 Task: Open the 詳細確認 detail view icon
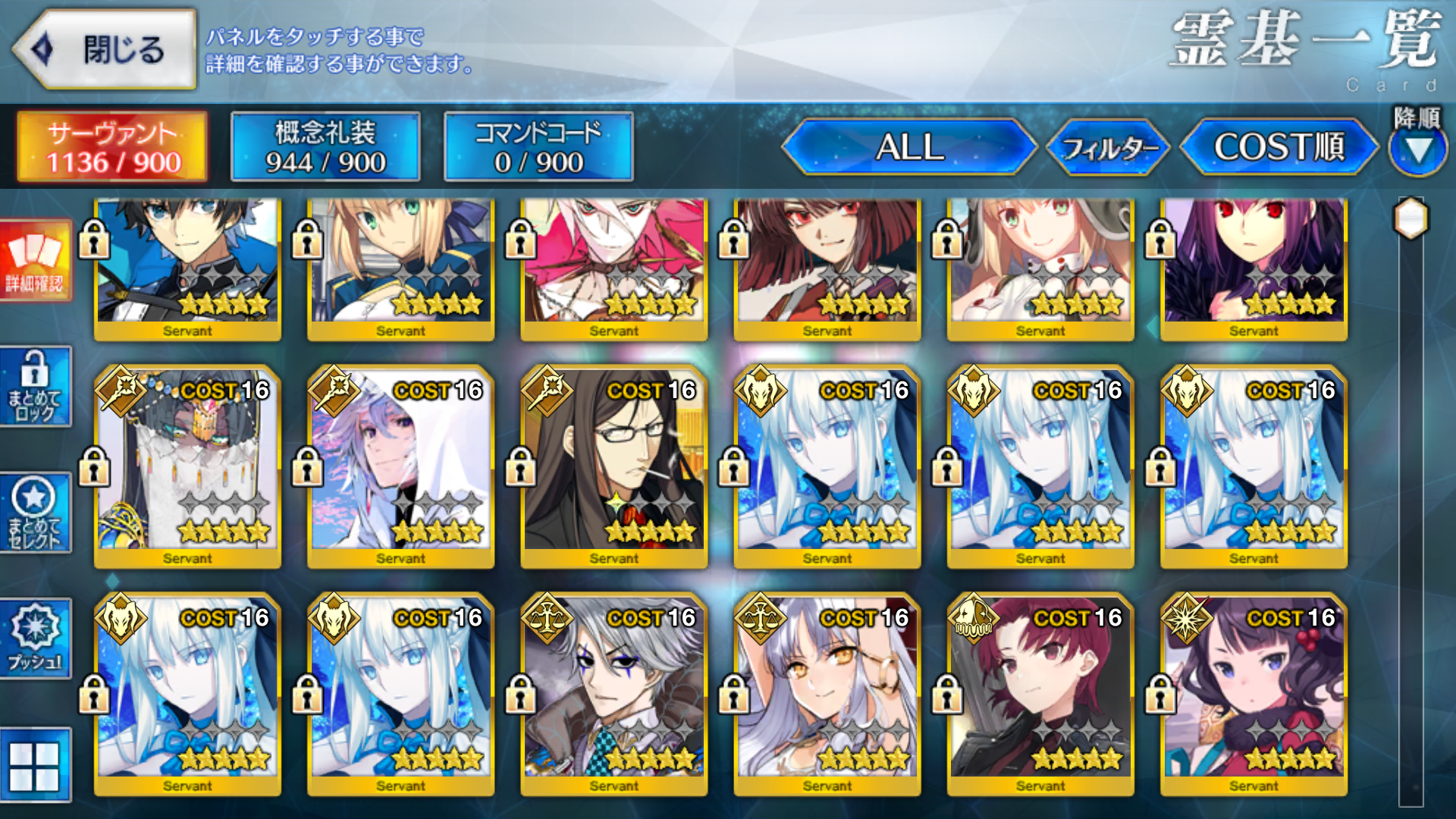click(36, 262)
